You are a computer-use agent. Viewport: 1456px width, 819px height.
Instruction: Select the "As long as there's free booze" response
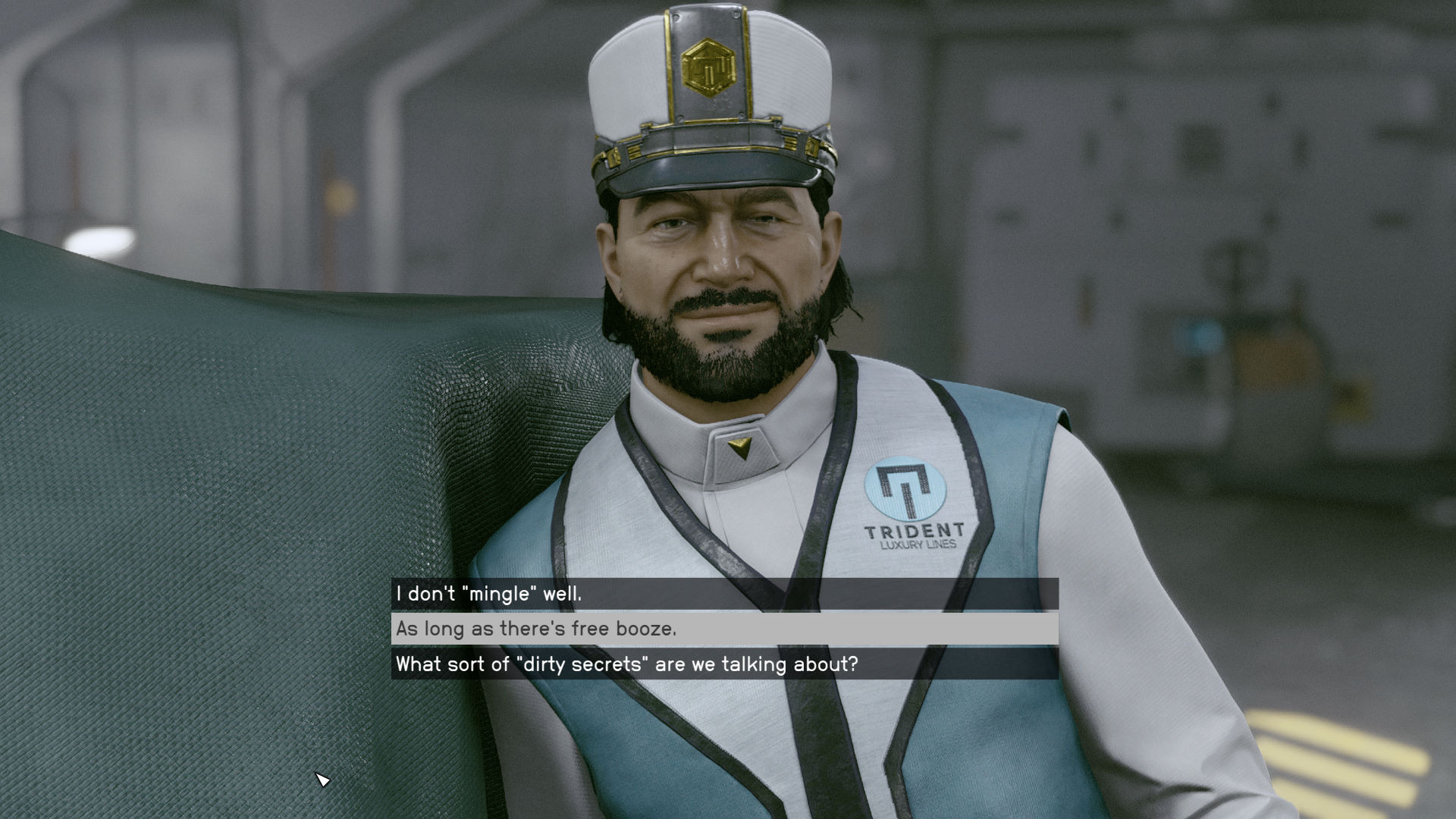pos(536,629)
